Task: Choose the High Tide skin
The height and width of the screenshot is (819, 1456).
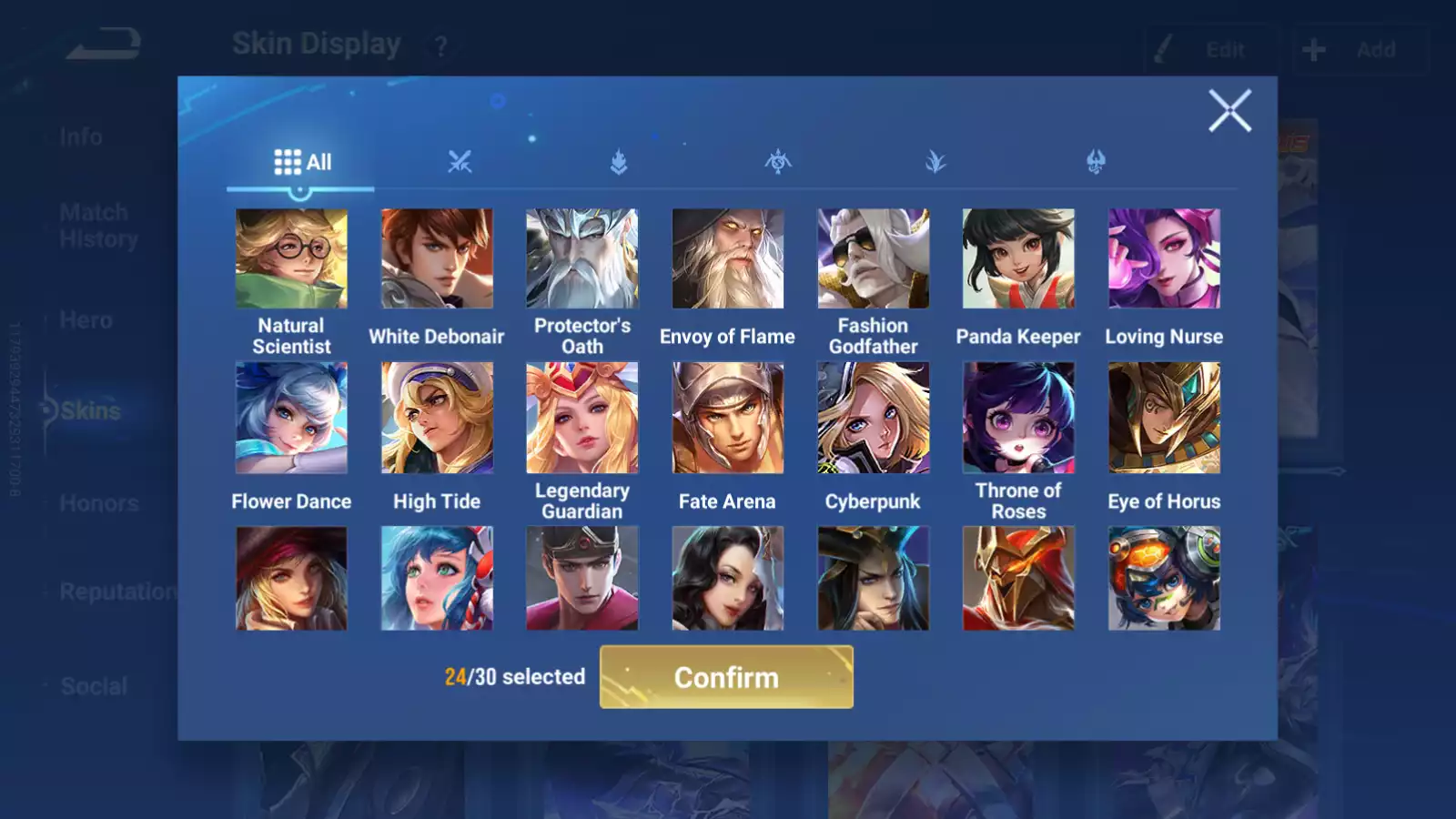Action: coord(437,419)
